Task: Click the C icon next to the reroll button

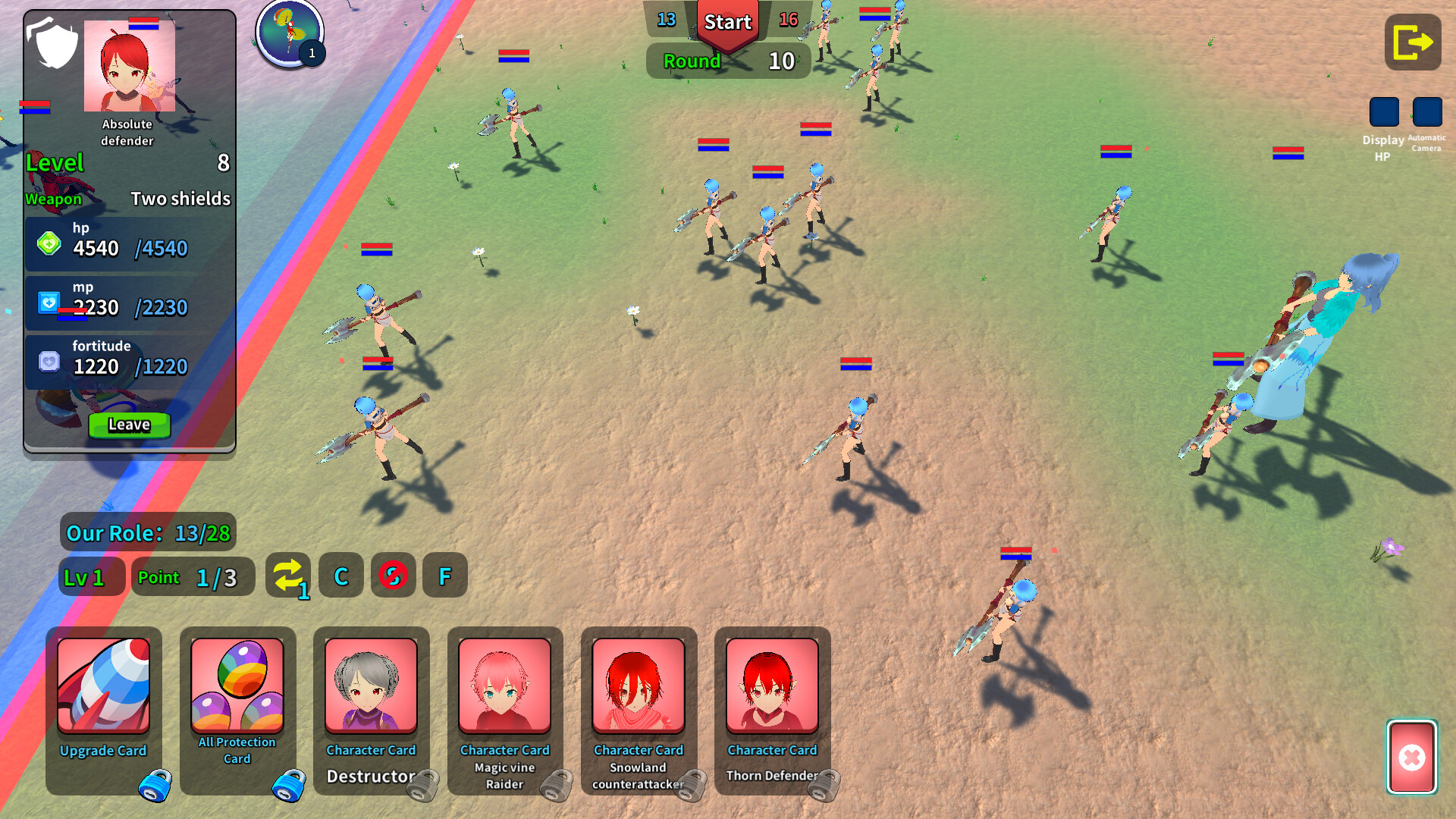Action: click(340, 576)
